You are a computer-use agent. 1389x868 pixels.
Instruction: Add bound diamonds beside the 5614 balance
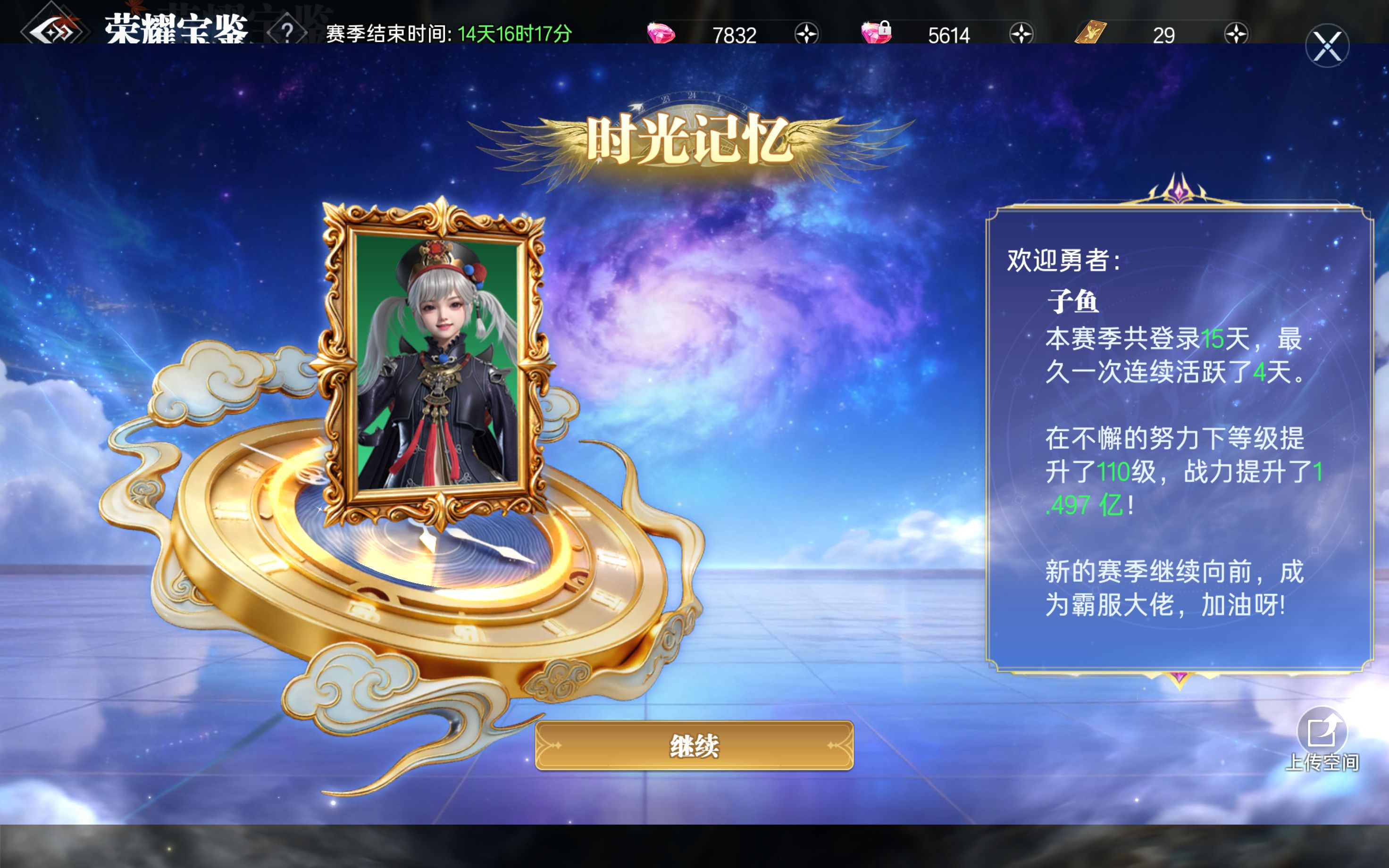click(x=1021, y=34)
